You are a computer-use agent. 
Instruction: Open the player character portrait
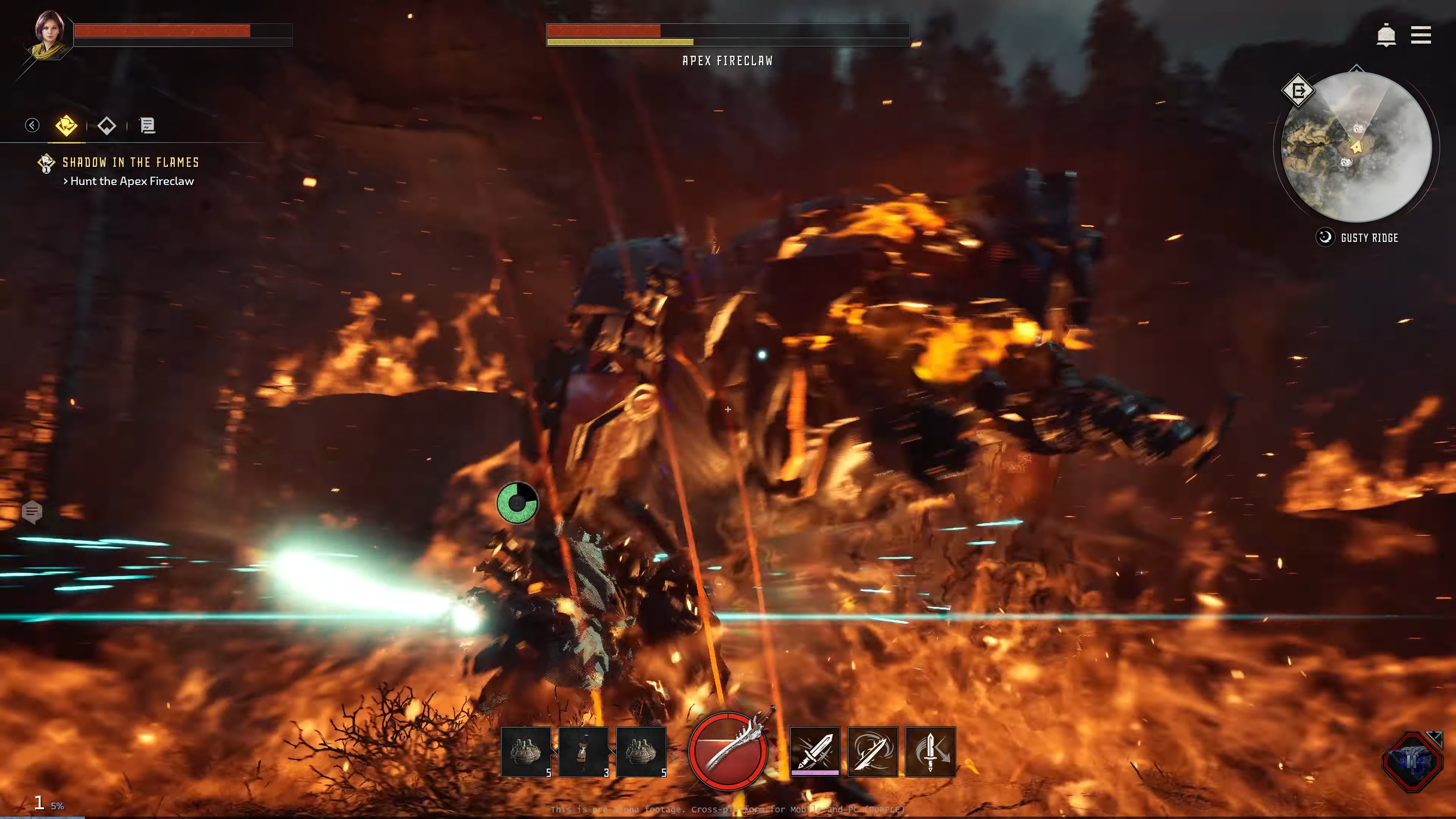(50, 34)
